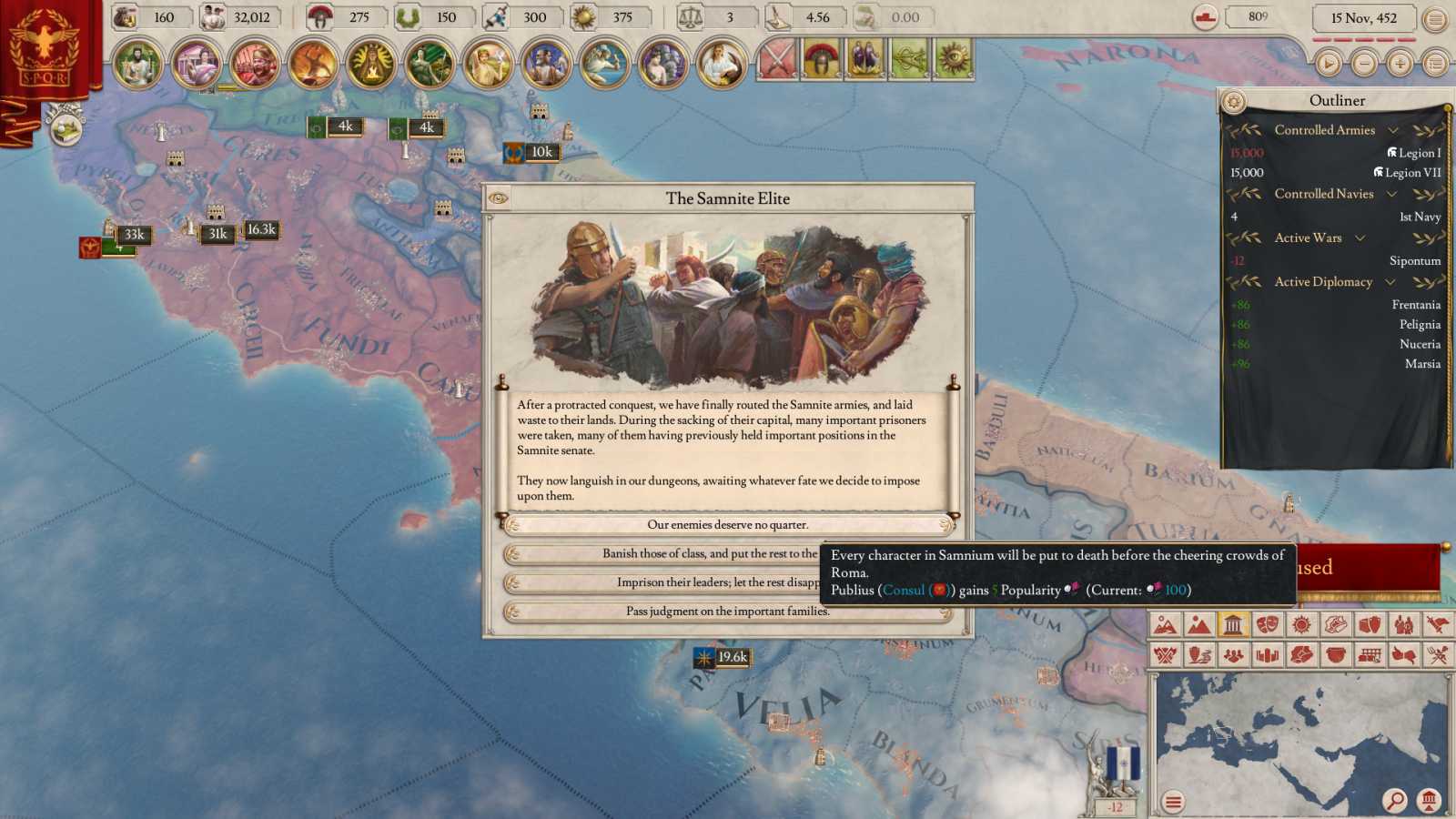Decrease game speed with the minus button

click(x=1363, y=65)
